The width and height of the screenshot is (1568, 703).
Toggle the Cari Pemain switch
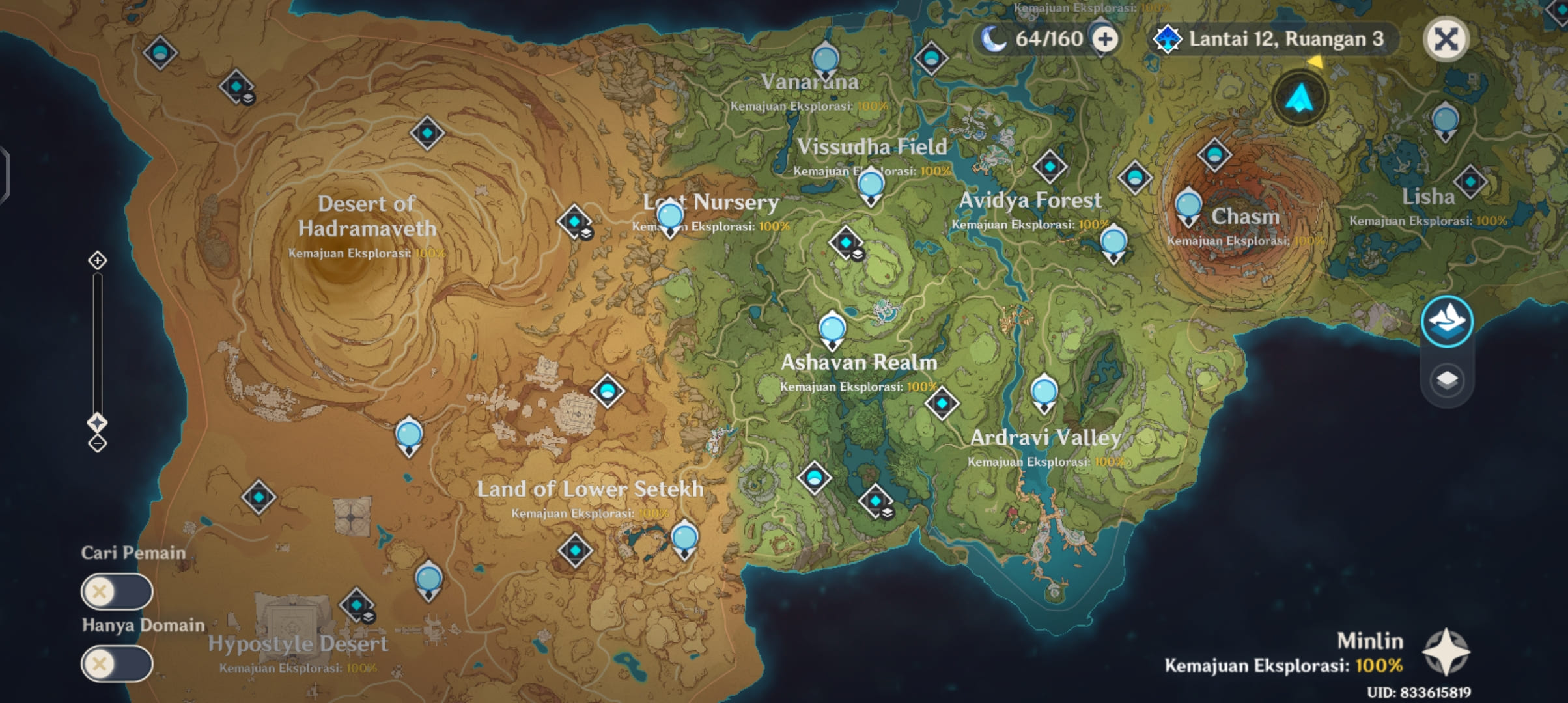point(117,592)
